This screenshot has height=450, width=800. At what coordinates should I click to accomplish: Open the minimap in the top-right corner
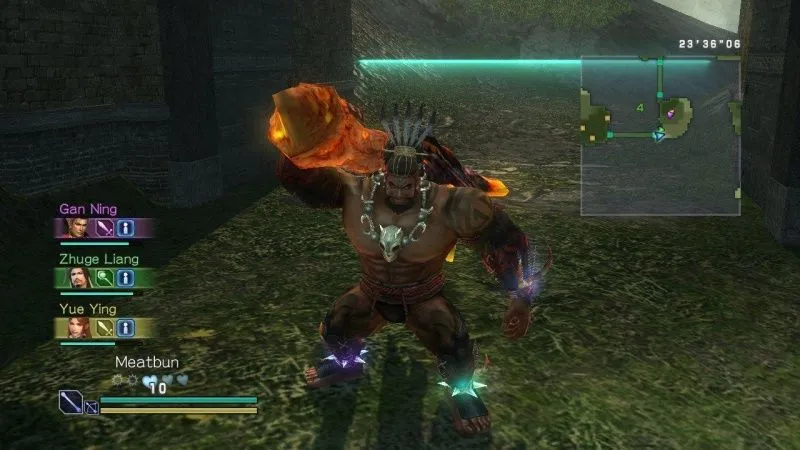pos(660,135)
